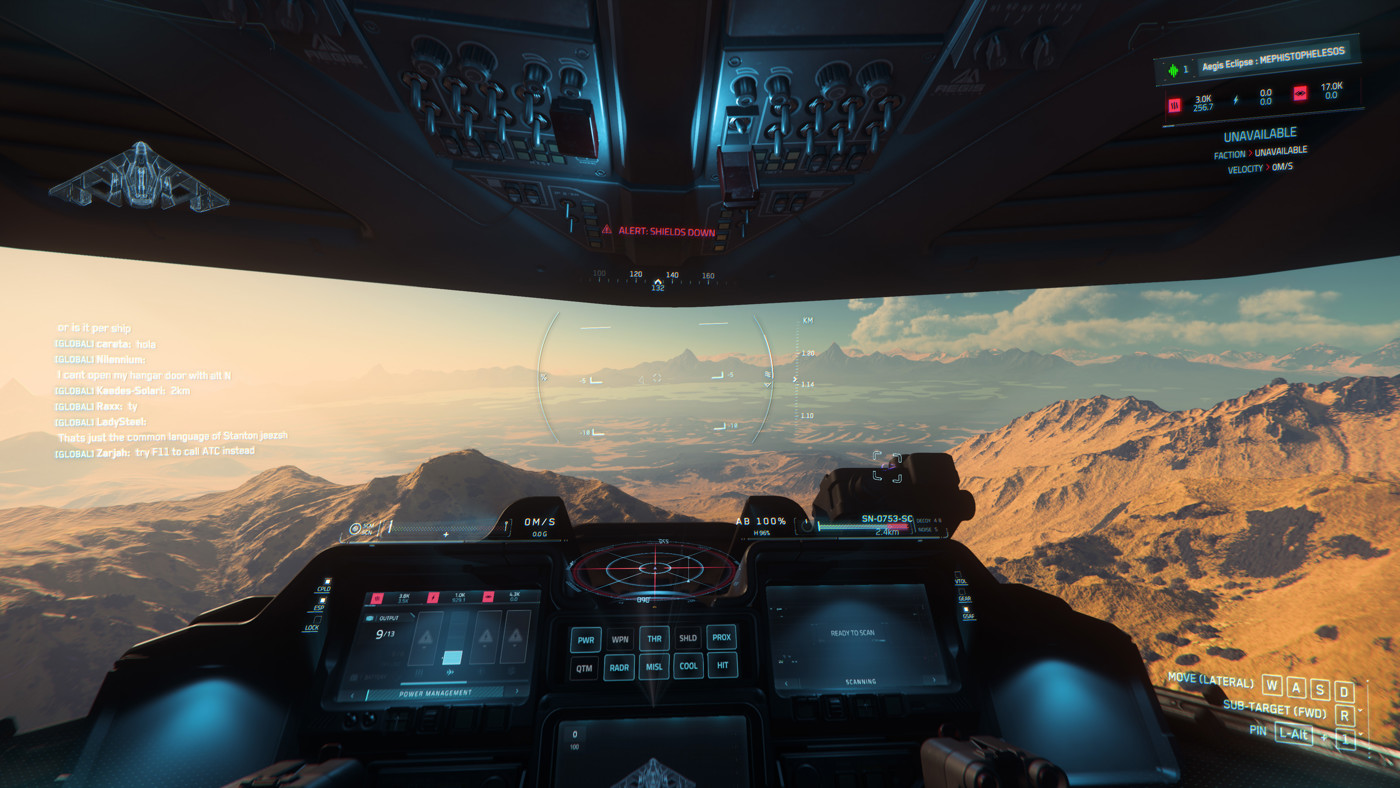The height and width of the screenshot is (788, 1400).
Task: Expand the OUTPUT section on the power MFD
Action: click(x=388, y=617)
